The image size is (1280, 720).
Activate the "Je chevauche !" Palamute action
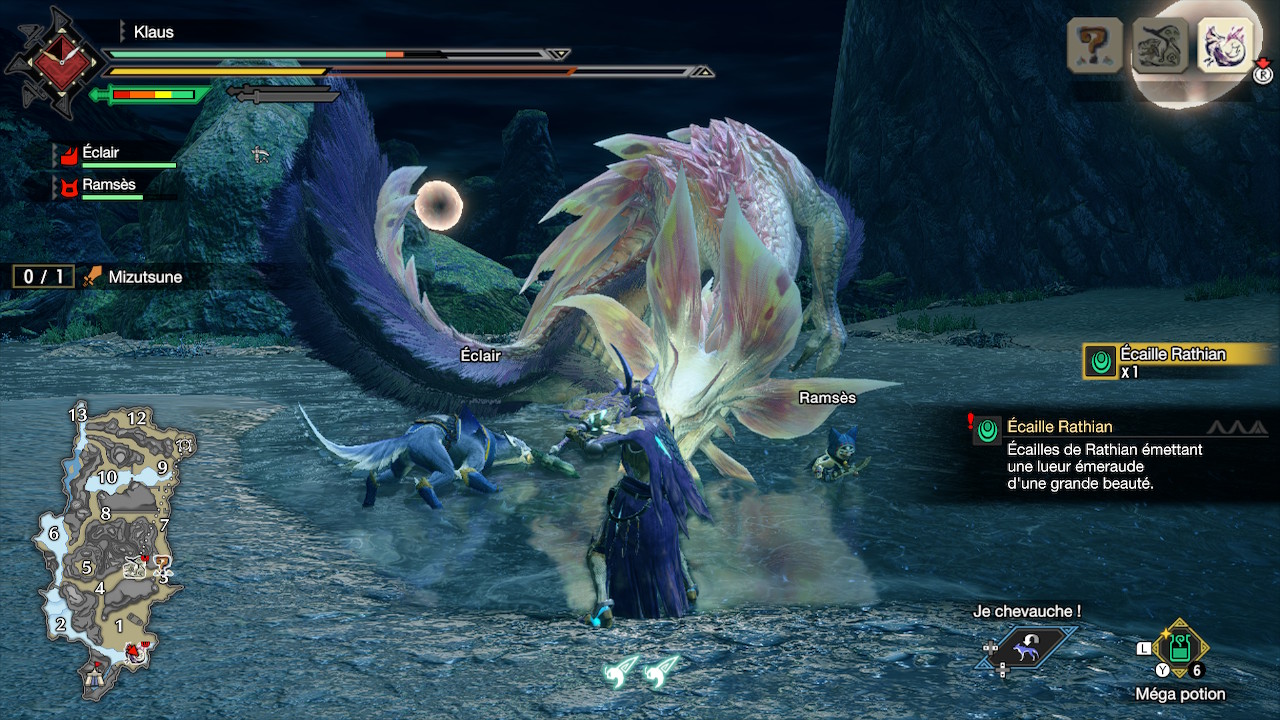tap(1025, 650)
